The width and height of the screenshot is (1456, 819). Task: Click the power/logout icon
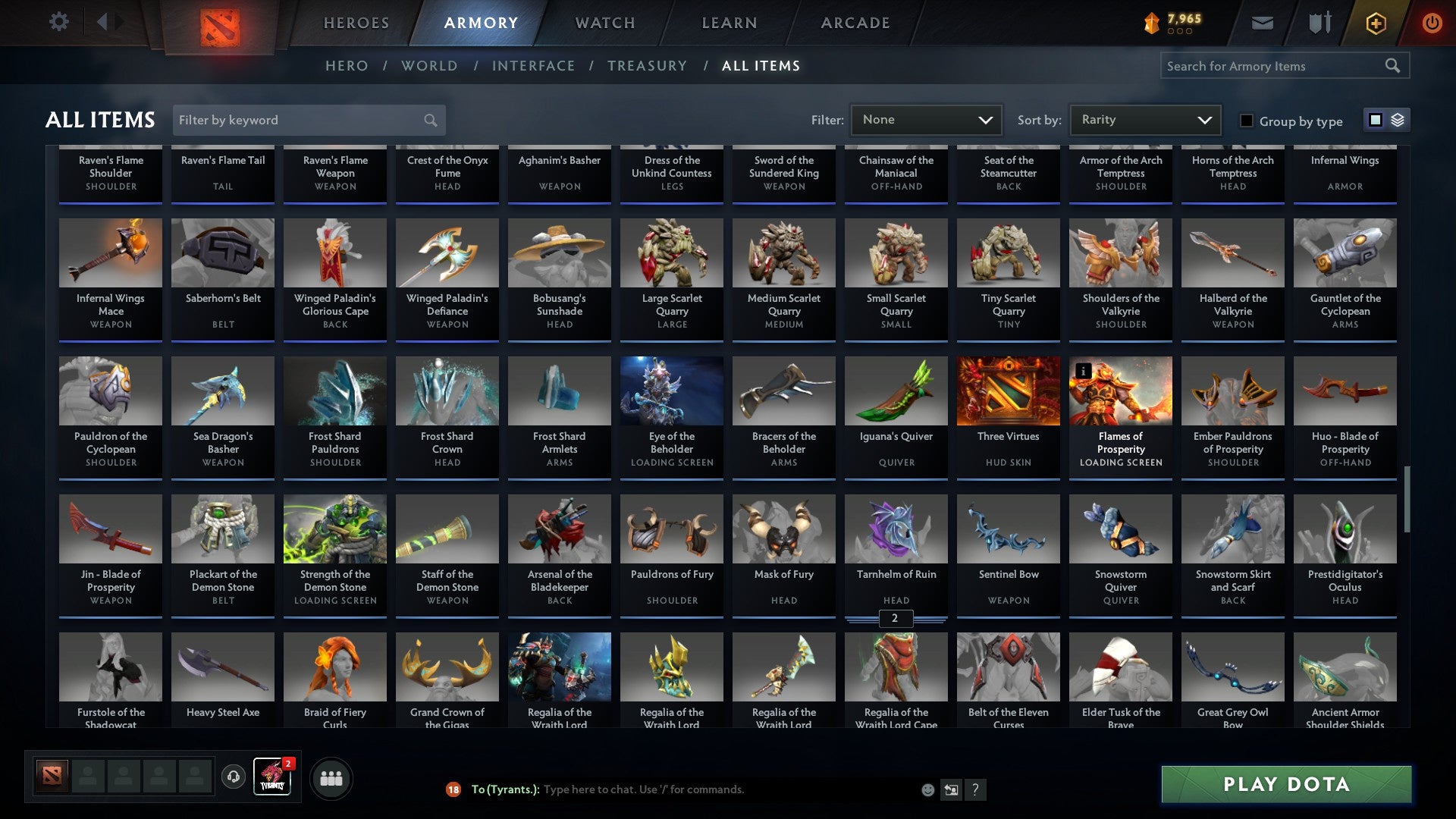coord(1433,23)
